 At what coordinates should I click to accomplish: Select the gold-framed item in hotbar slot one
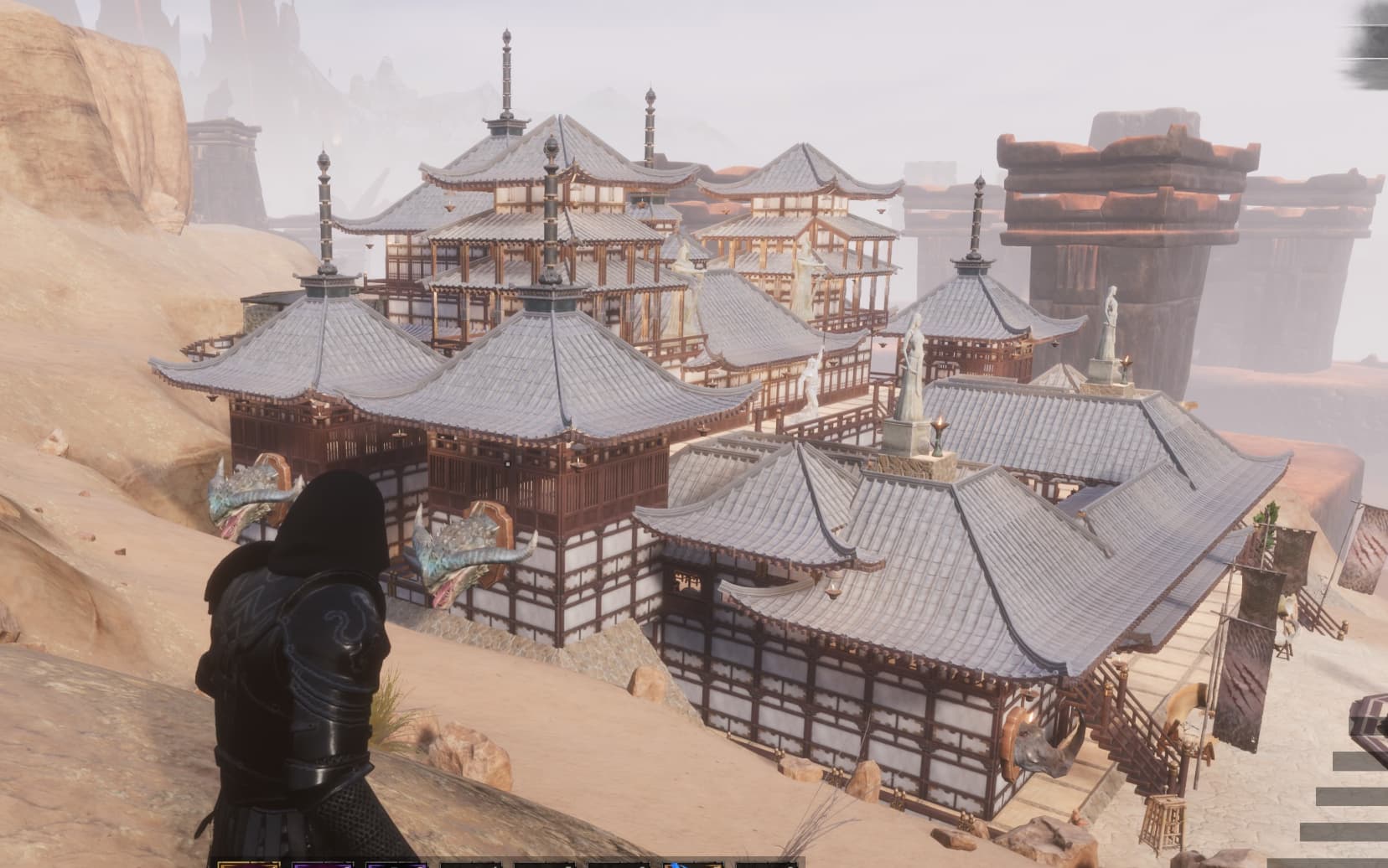click(x=249, y=863)
